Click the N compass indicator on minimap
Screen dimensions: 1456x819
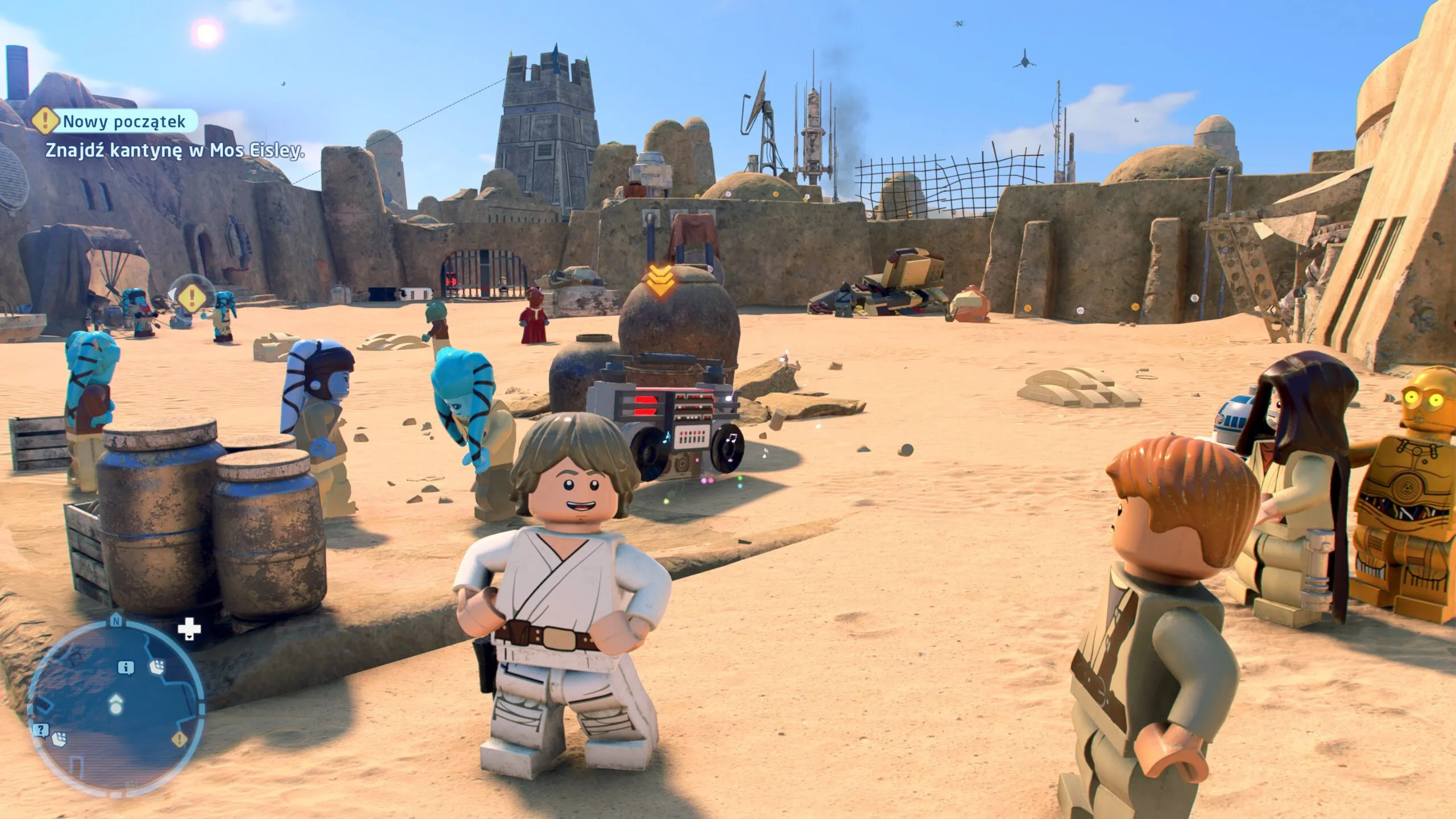point(116,619)
